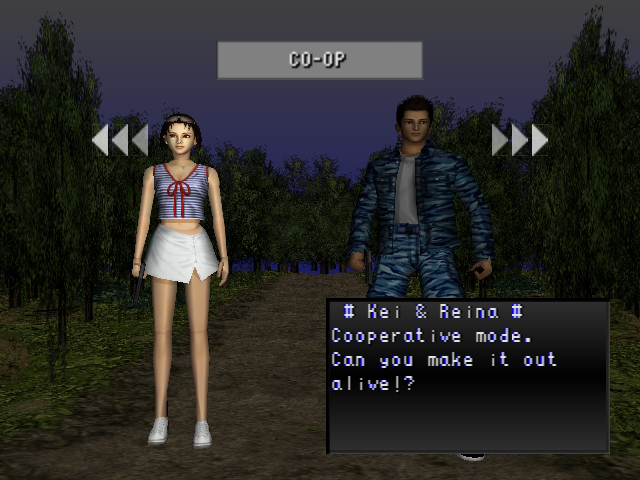Click the left triple-arrow to see previous mode
Screen dimensions: 640x480
(x=120, y=140)
